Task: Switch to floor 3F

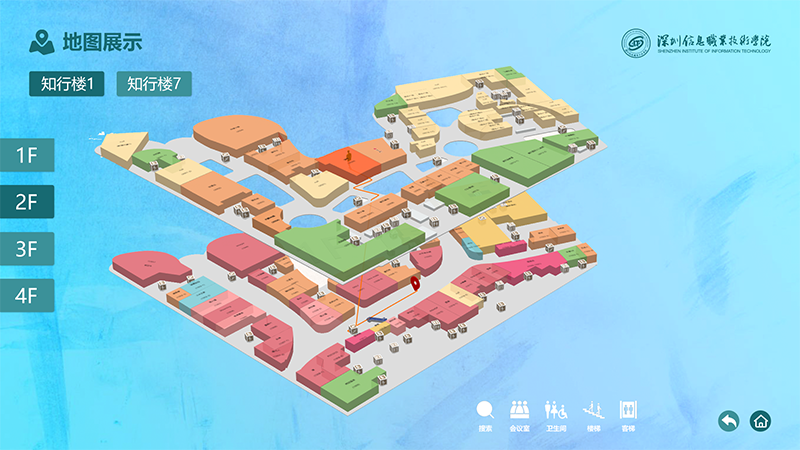Action: 26,248
